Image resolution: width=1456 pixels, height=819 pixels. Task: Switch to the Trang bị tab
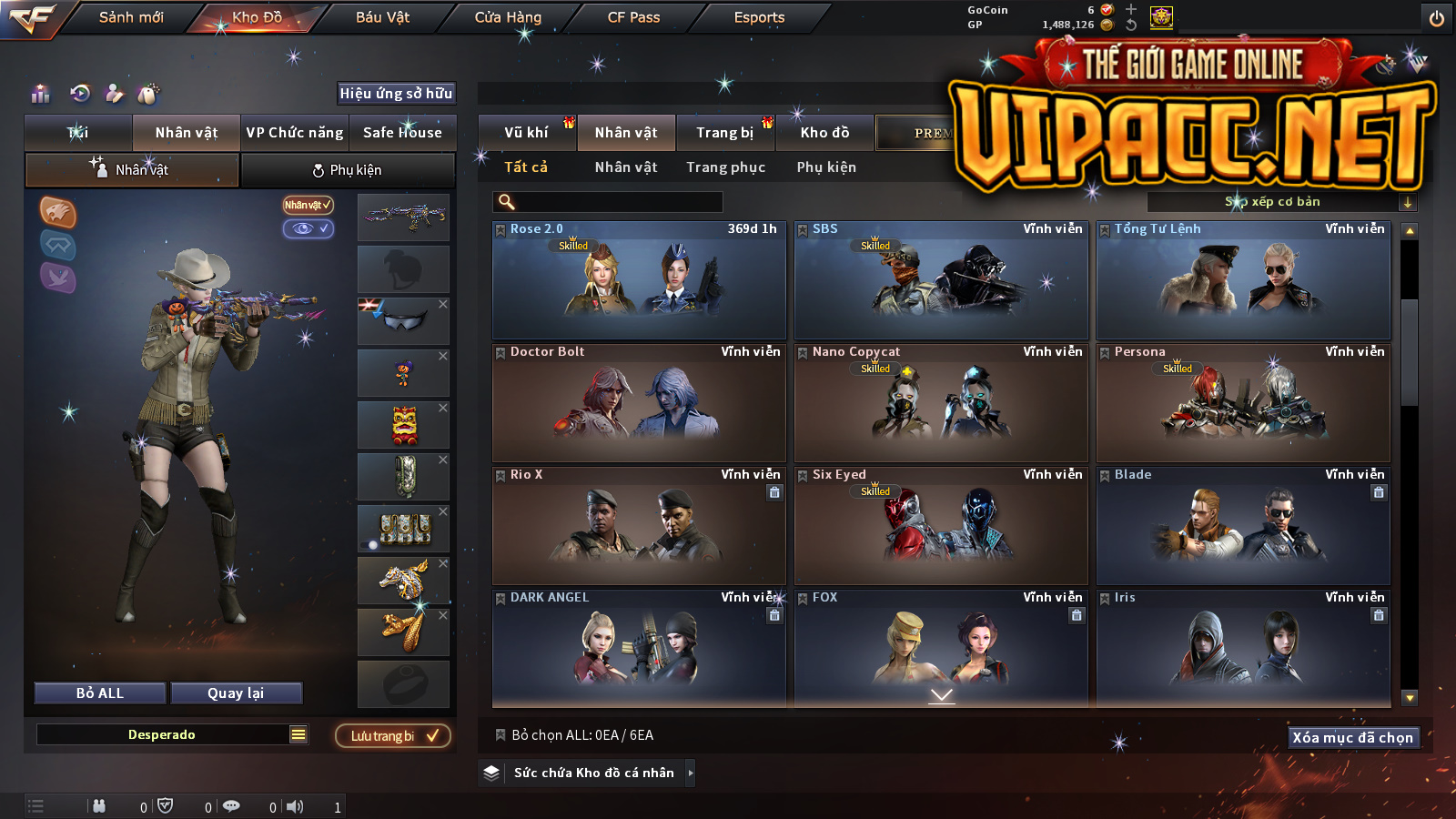(x=725, y=133)
